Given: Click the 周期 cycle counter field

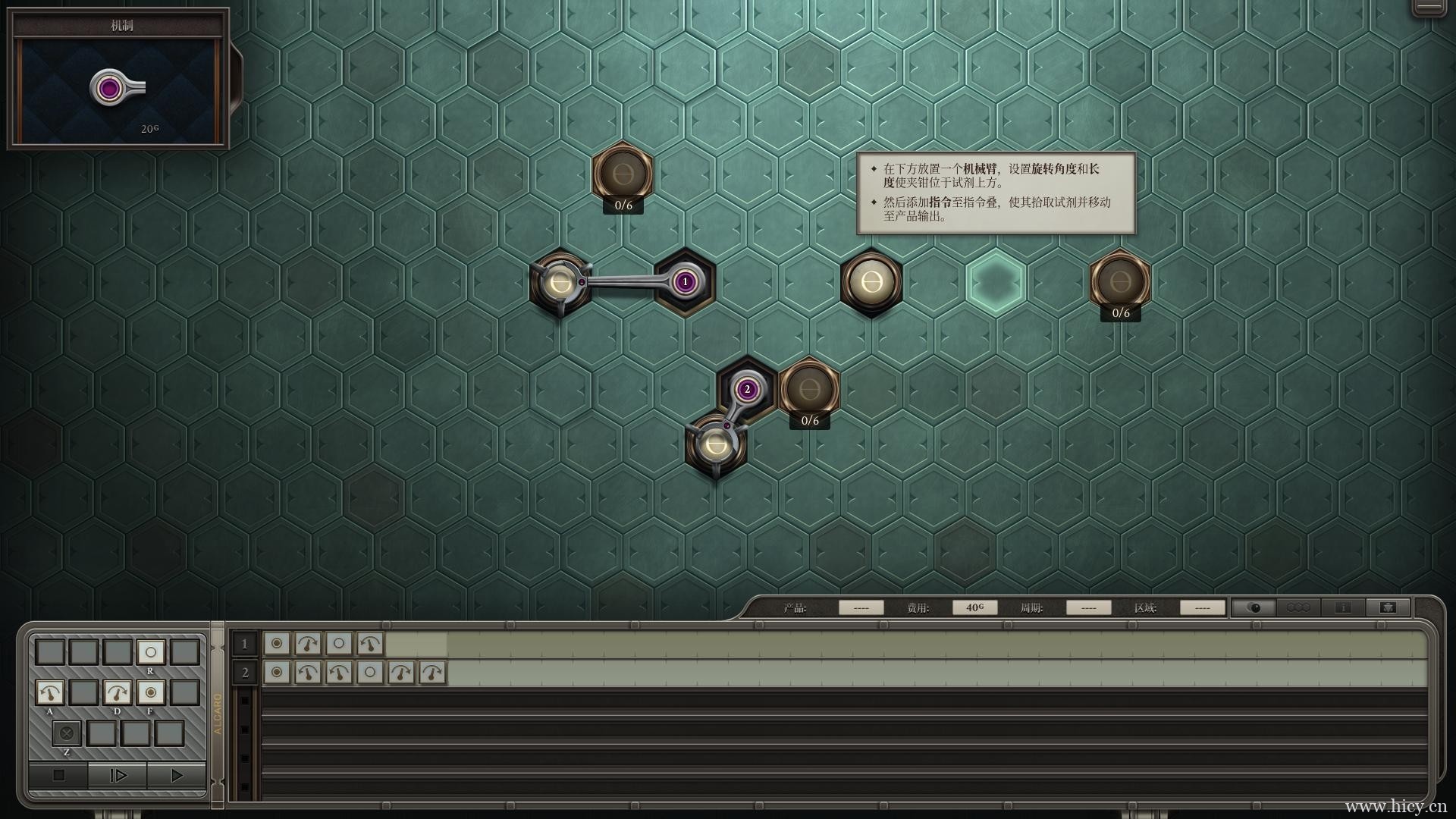Looking at the screenshot, I should tap(1089, 607).
